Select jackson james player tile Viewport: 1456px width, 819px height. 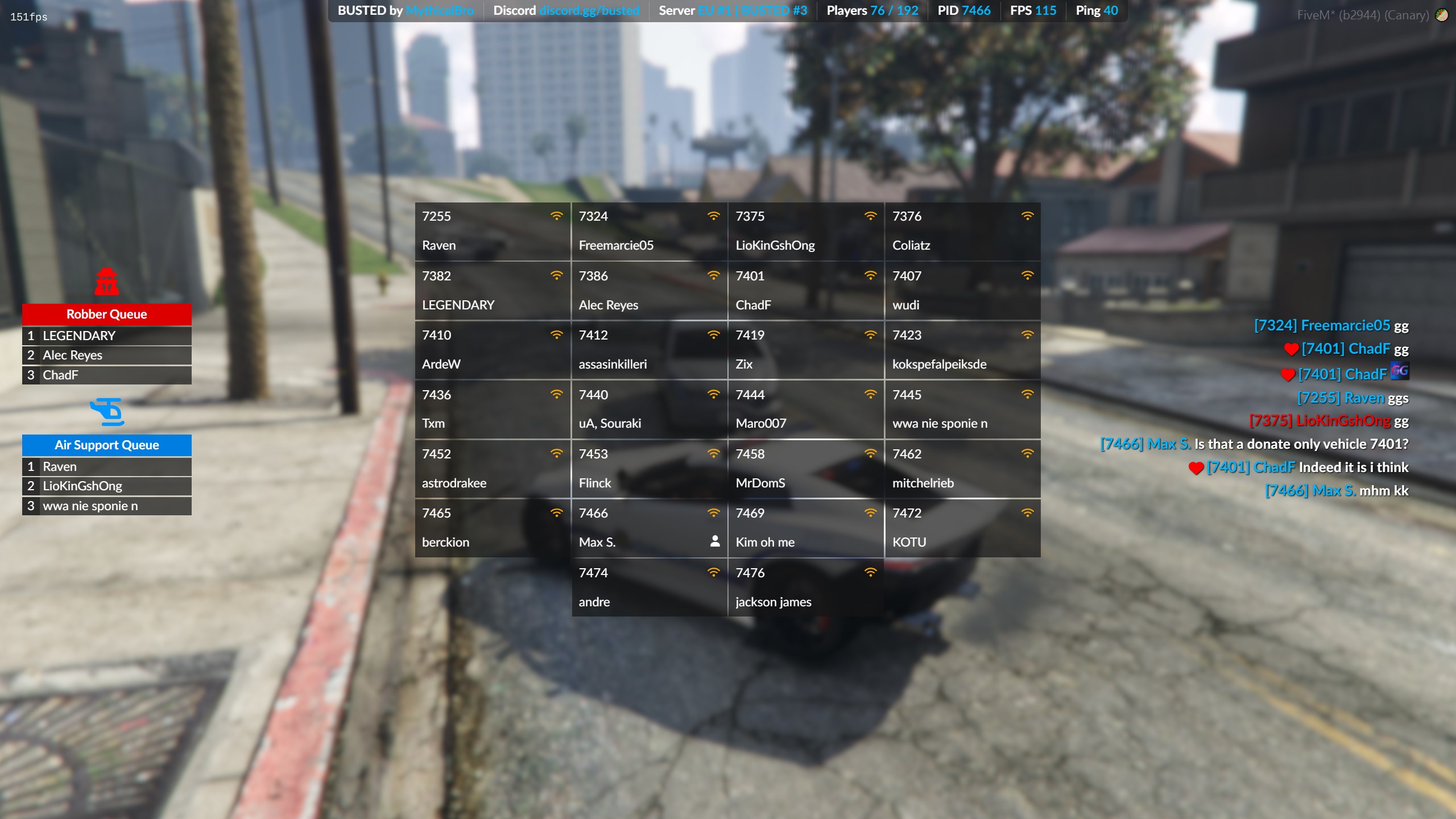pos(806,588)
